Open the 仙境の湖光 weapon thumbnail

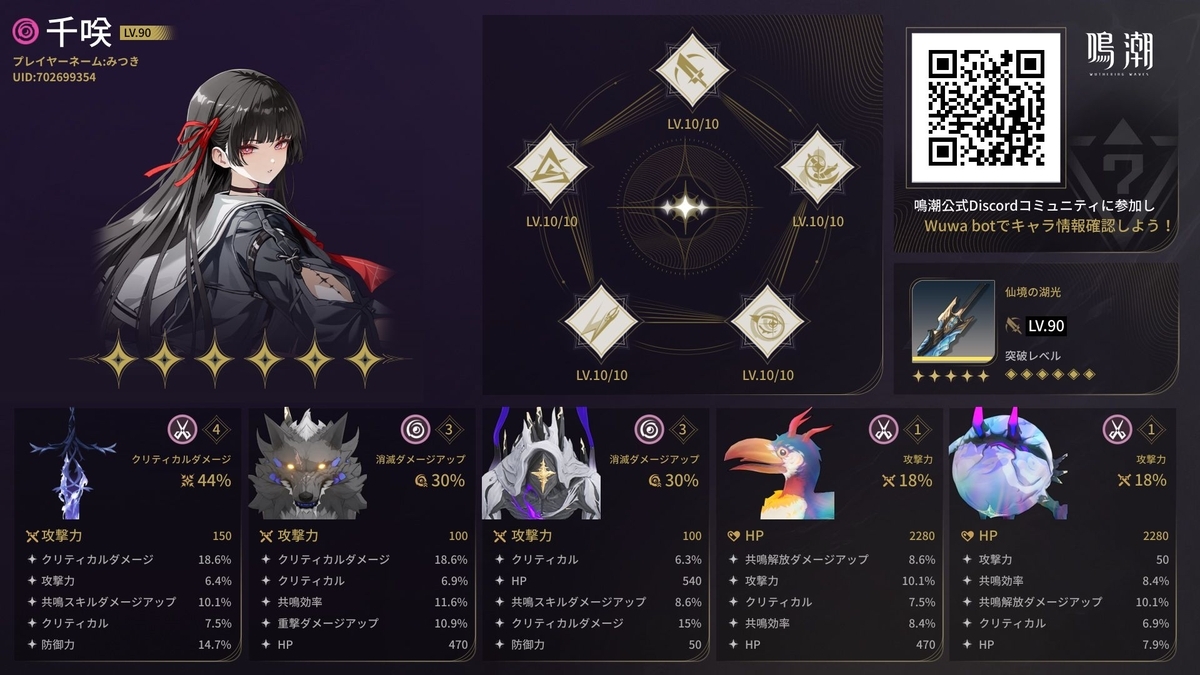pos(952,321)
